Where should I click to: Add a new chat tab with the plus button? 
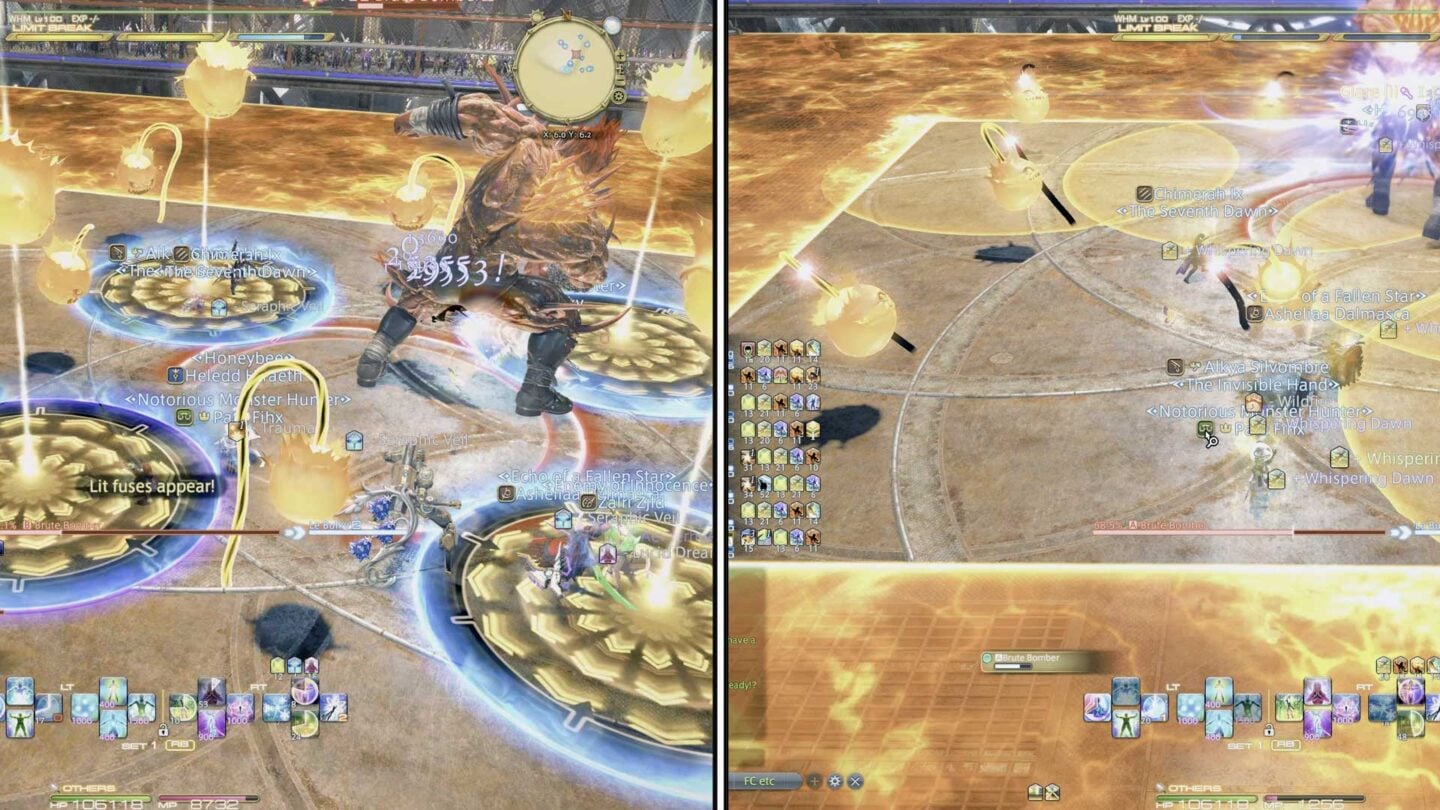coord(814,781)
